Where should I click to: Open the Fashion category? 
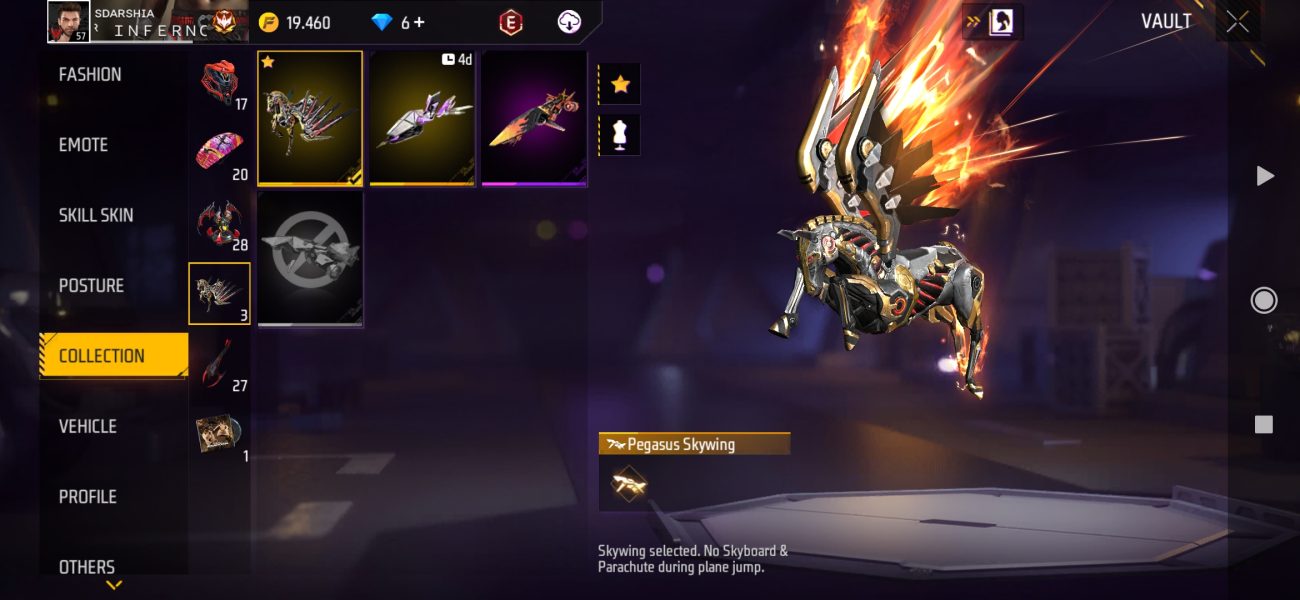coord(90,75)
